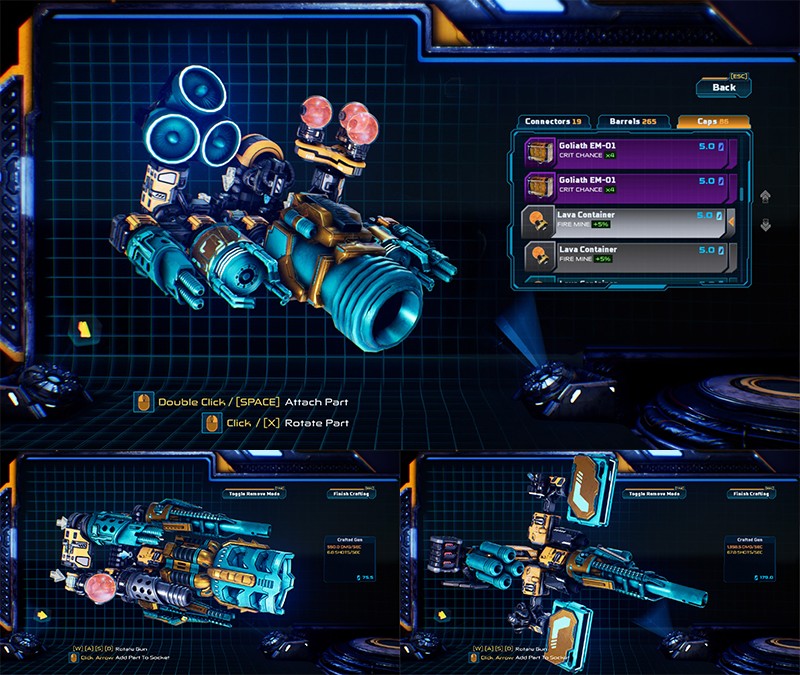Open the Barrels parts tab
This screenshot has width=800, height=675.
[631, 122]
